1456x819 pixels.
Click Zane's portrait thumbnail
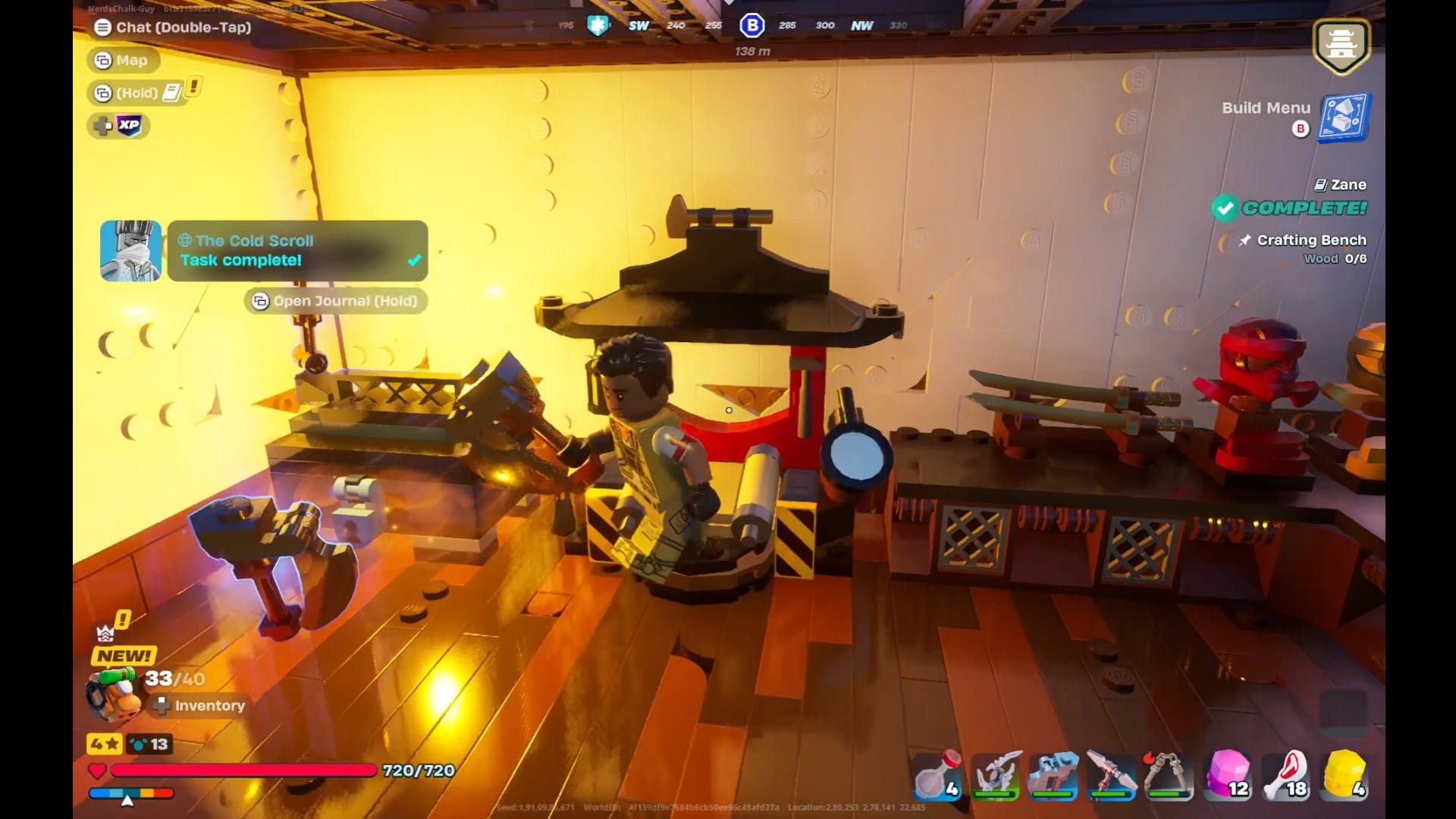click(x=129, y=251)
